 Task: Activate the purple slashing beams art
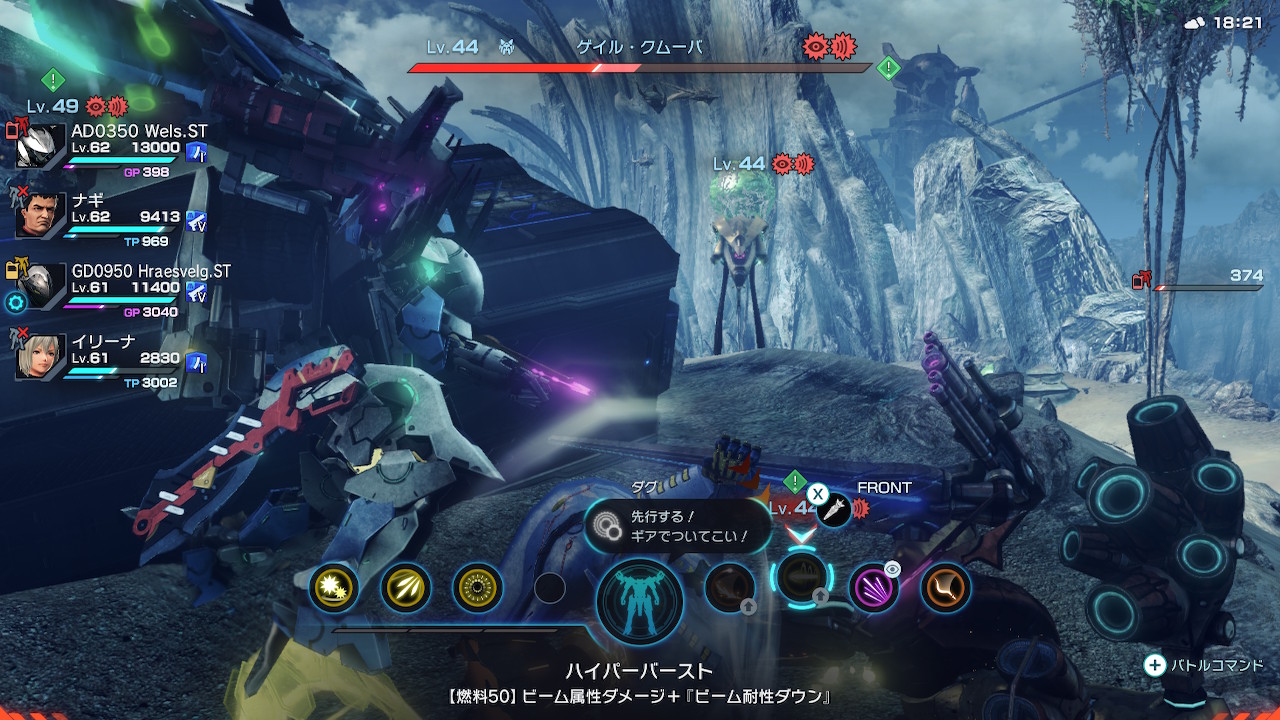873,588
